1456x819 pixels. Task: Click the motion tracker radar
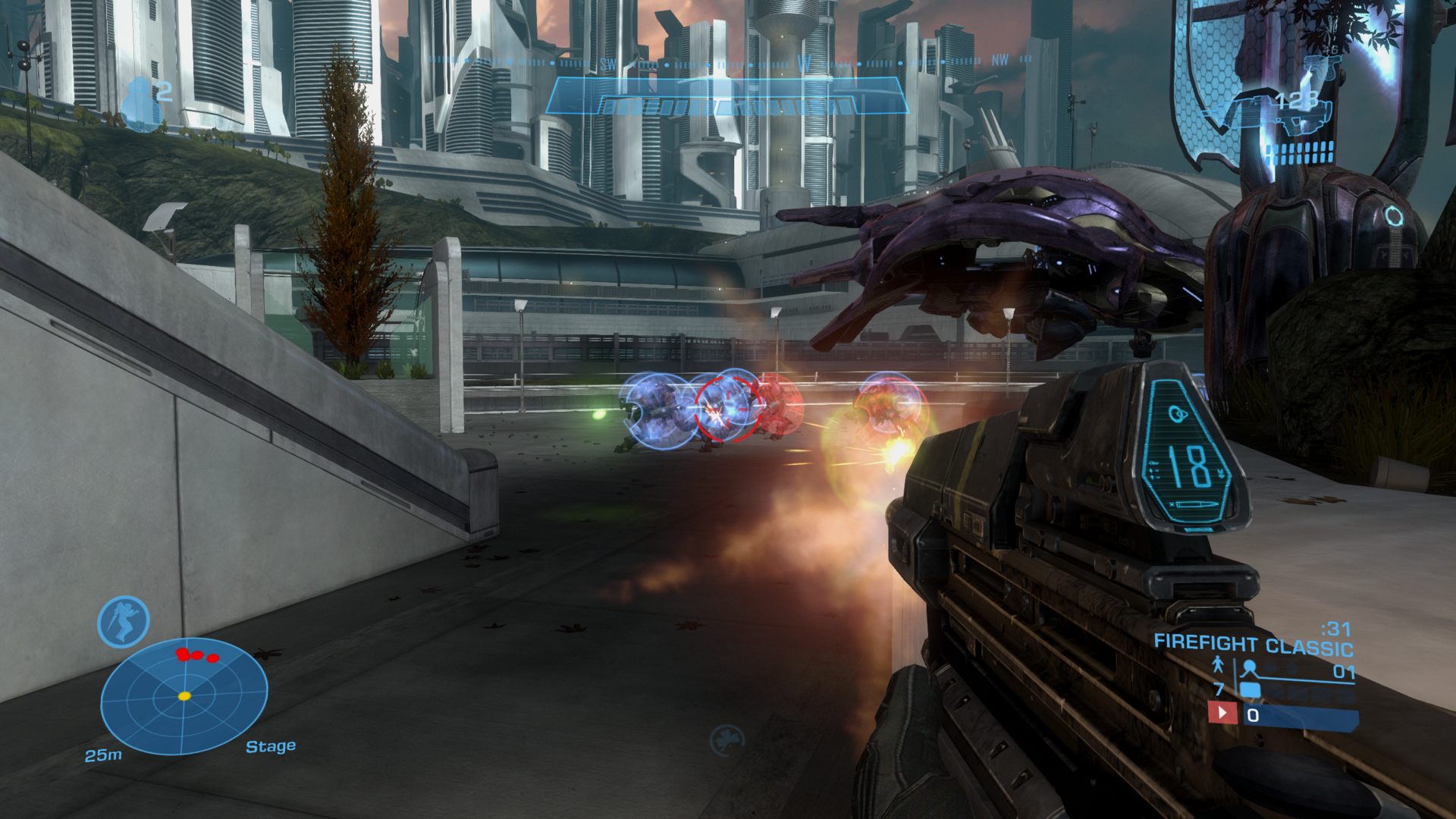pyautogui.click(x=184, y=696)
